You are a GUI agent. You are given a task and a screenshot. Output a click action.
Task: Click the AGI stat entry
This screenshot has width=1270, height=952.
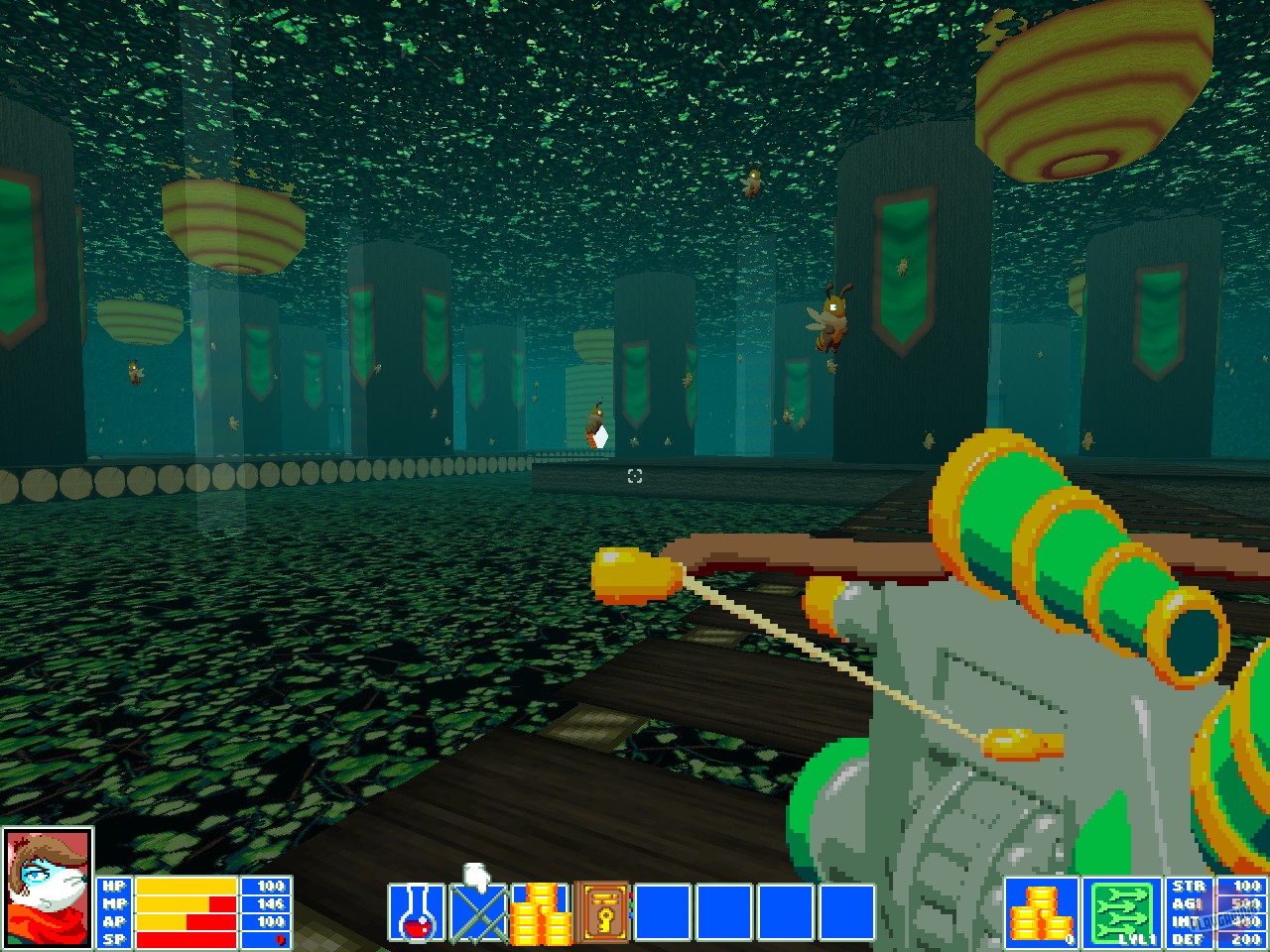[1191, 904]
